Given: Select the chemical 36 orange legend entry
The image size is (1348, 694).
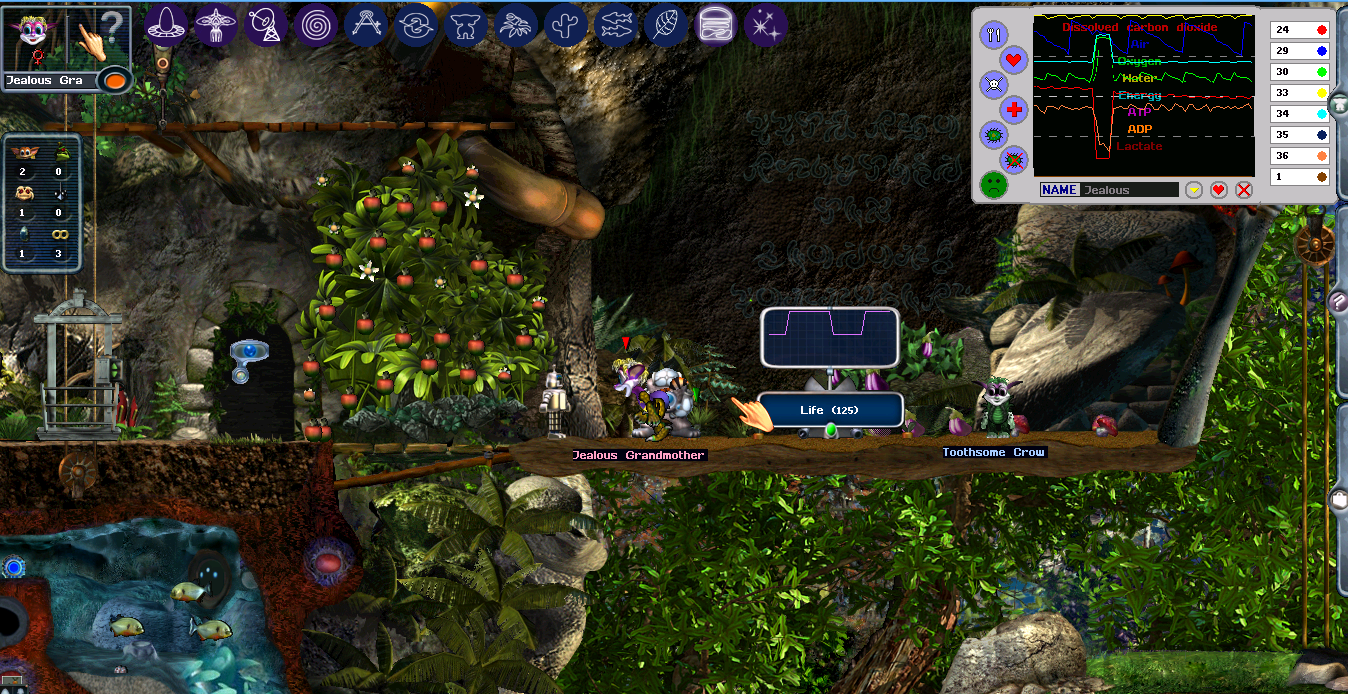Looking at the screenshot, I should pos(1299,156).
